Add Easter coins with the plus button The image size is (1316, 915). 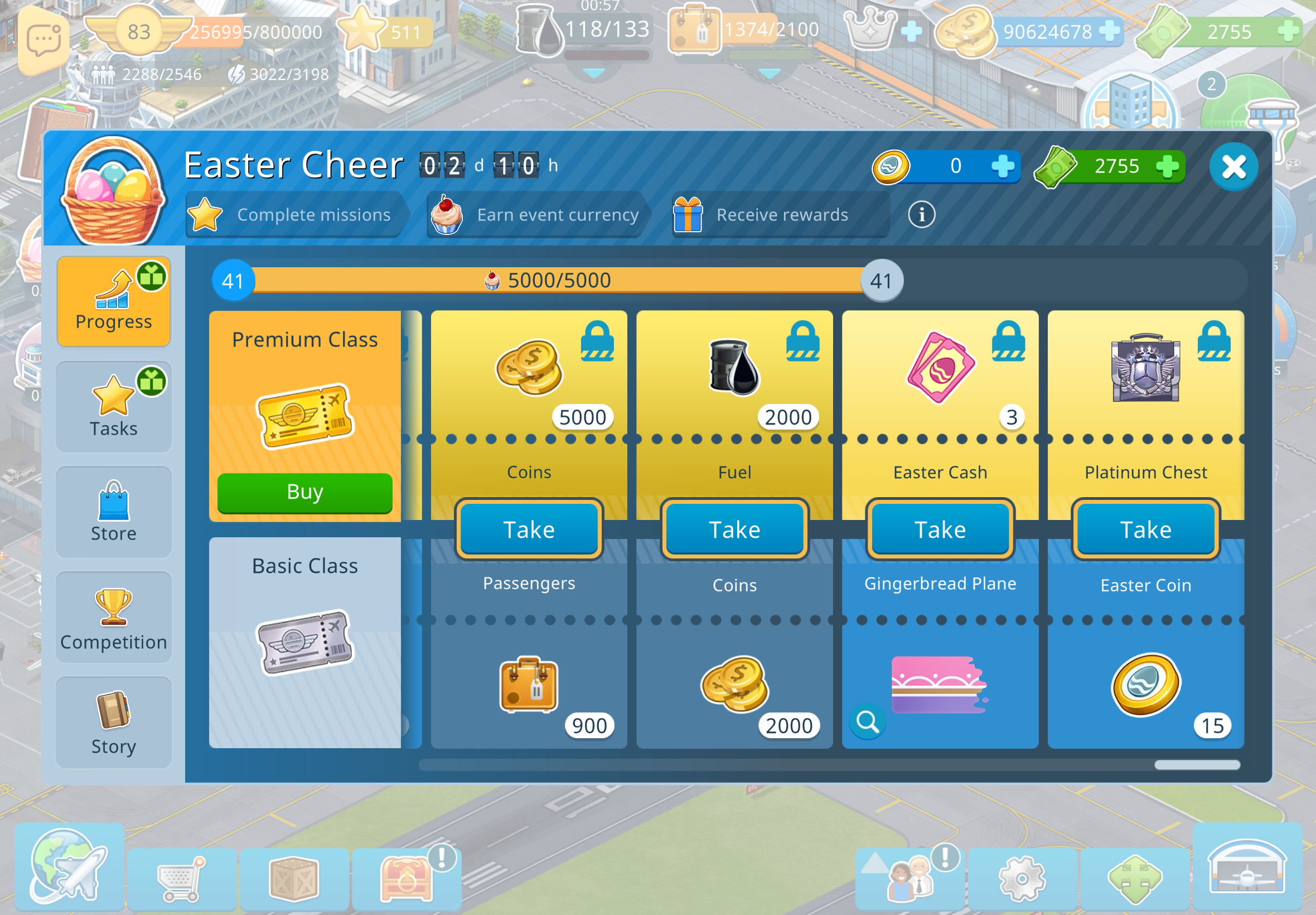coord(1002,166)
